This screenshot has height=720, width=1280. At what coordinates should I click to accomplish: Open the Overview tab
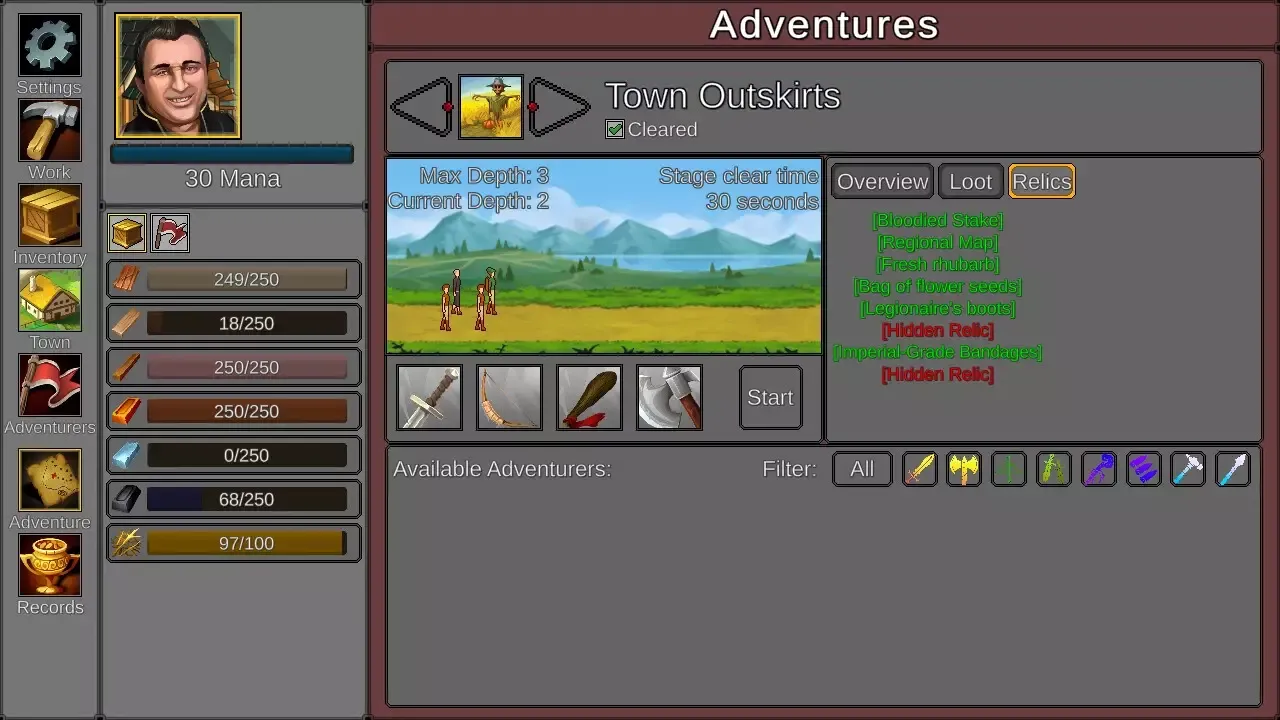point(881,181)
